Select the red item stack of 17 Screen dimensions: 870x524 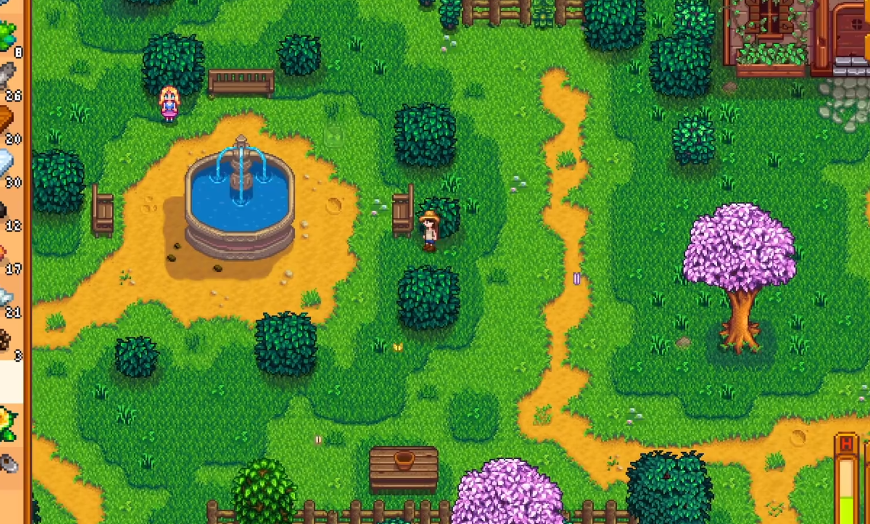10,254
